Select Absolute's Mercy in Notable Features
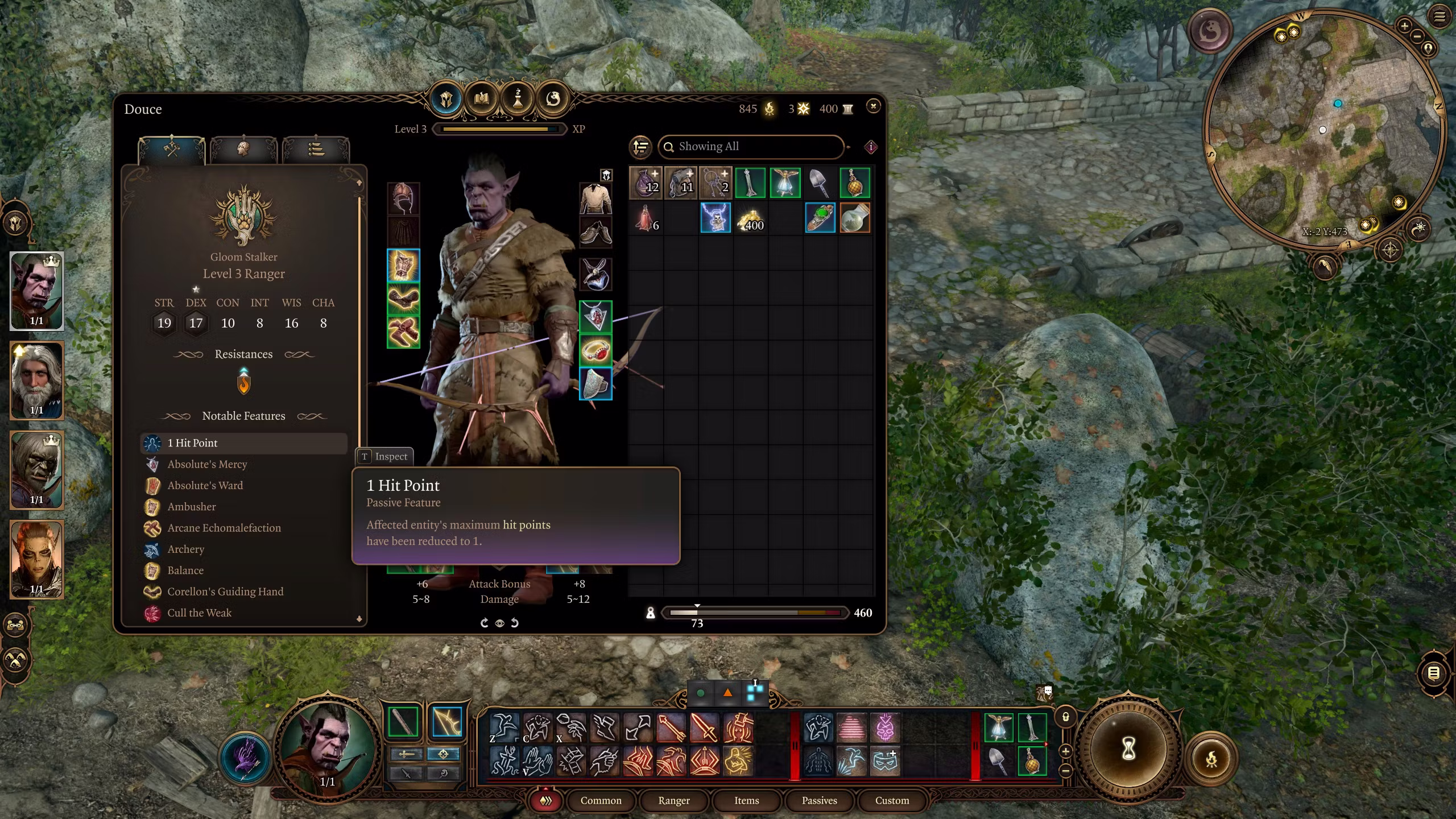The width and height of the screenshot is (1456, 819). (x=207, y=464)
